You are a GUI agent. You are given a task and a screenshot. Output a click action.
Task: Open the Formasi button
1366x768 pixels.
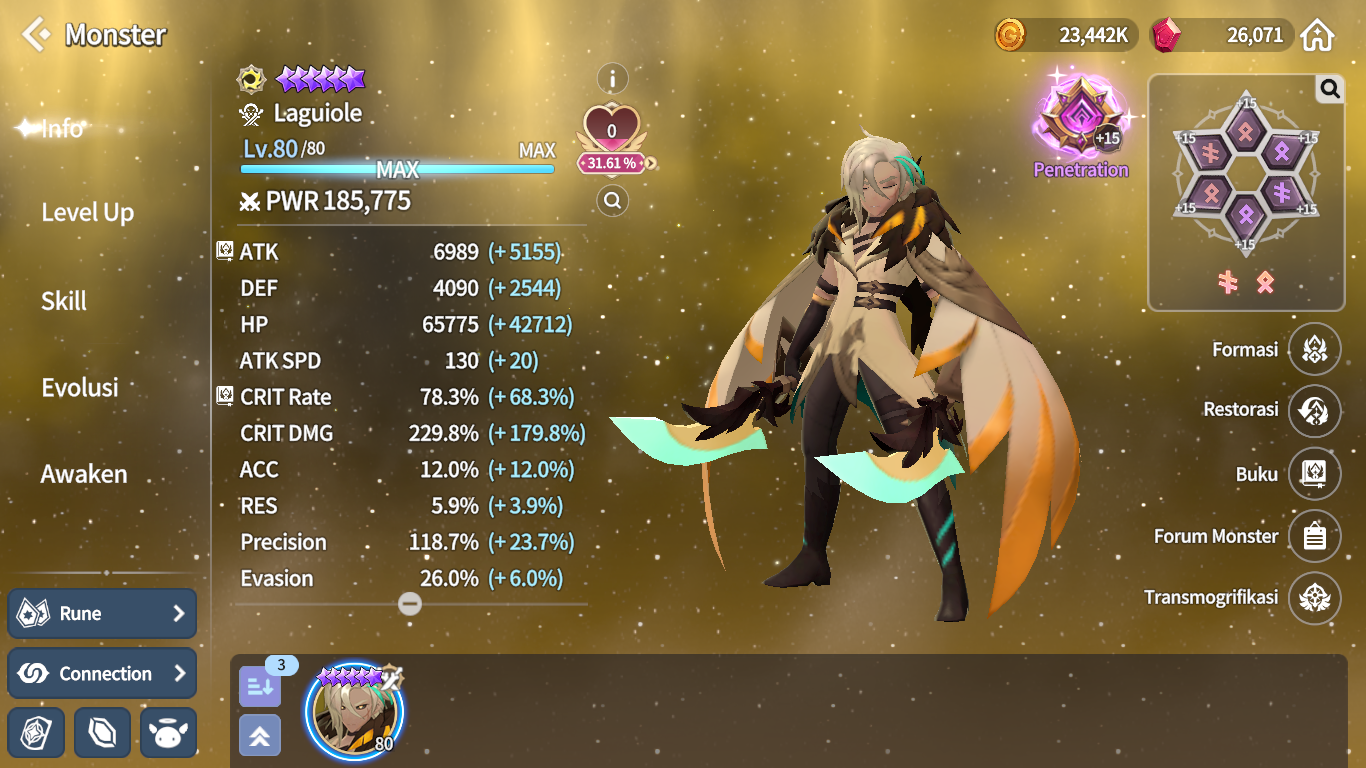[x=1314, y=349]
